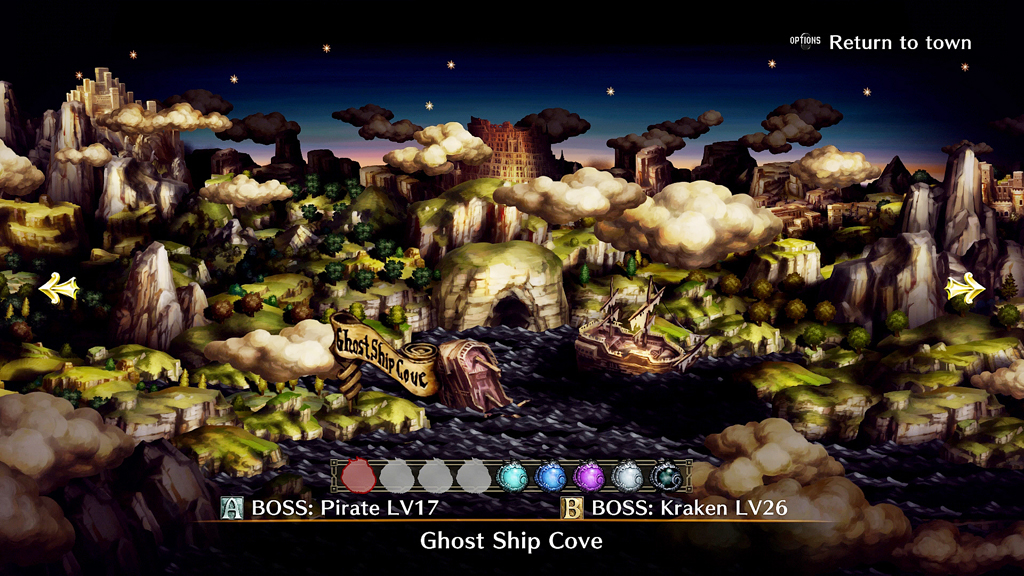Select the red highlighted talisman slot
Image resolution: width=1024 pixels, height=576 pixels.
pyautogui.click(x=358, y=476)
